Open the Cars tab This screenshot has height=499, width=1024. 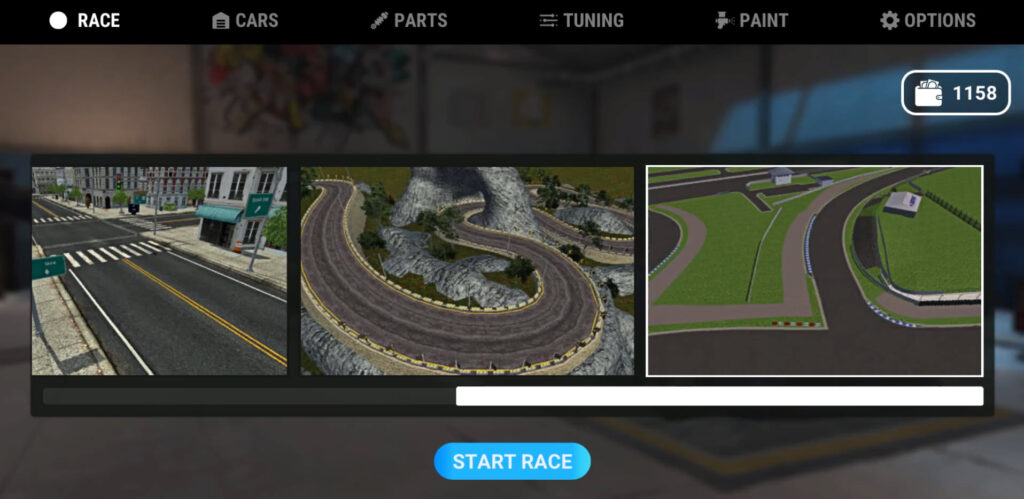click(245, 21)
